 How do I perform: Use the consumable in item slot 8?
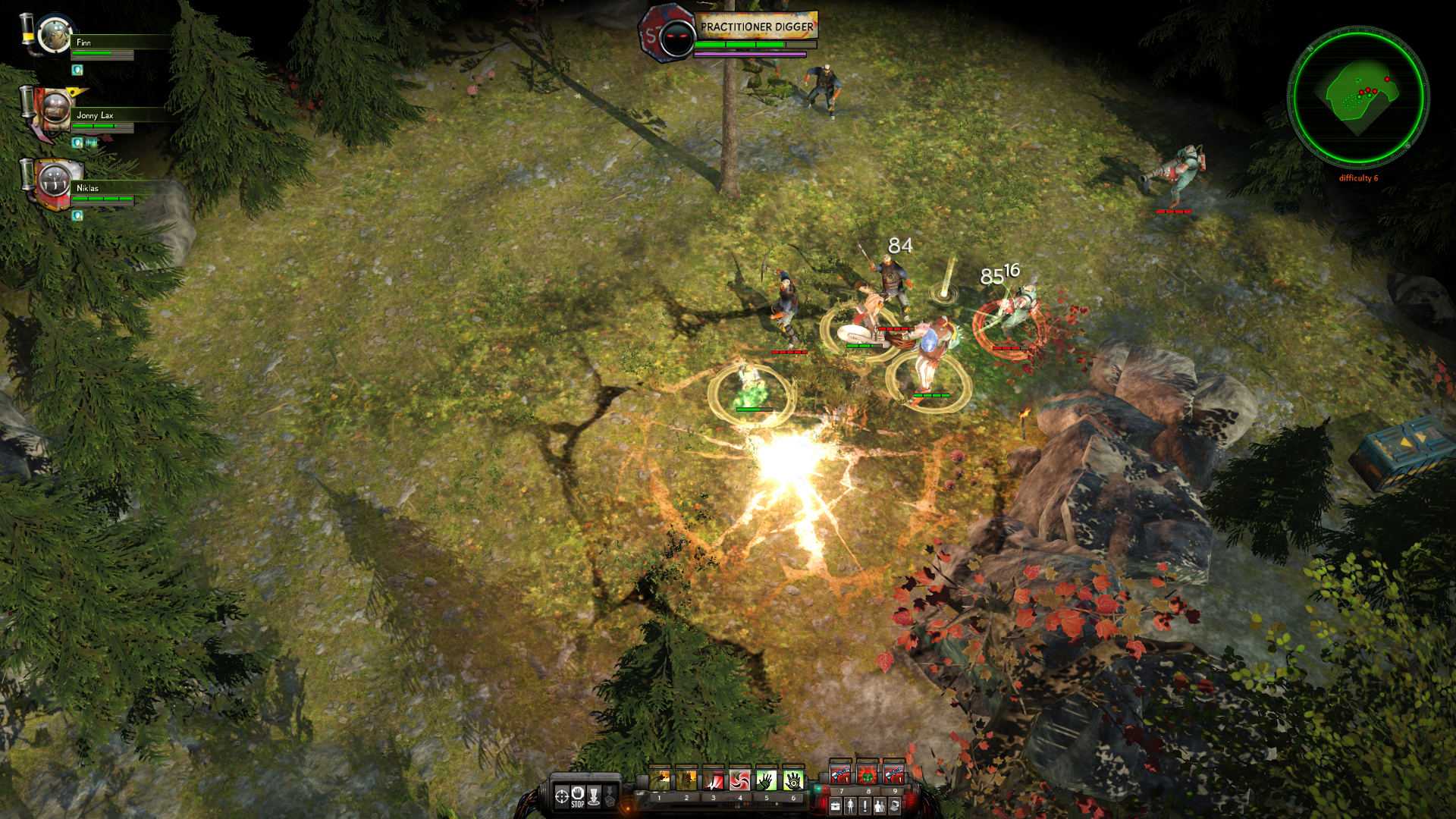click(x=867, y=777)
